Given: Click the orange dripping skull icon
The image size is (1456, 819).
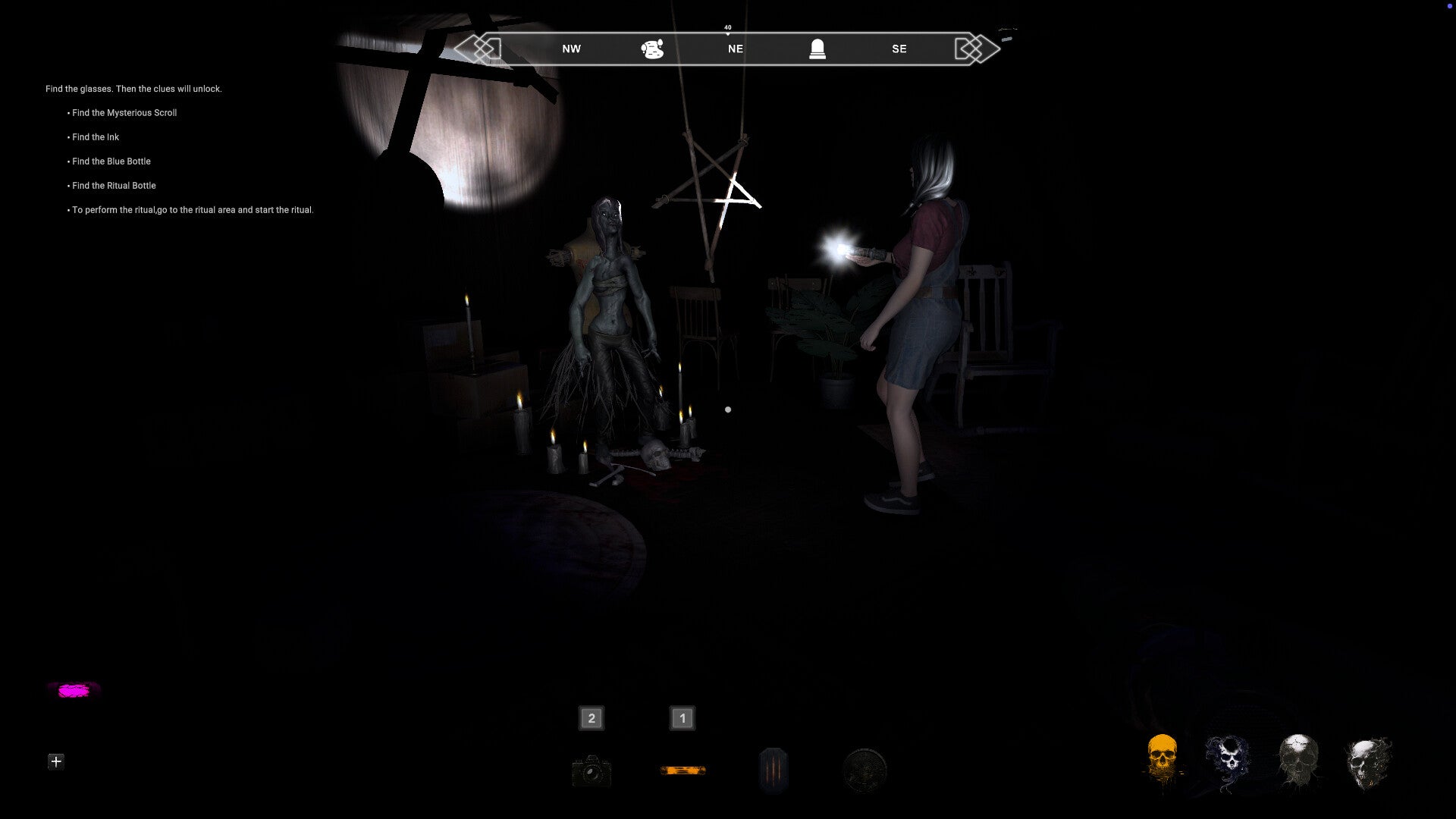Looking at the screenshot, I should (1163, 760).
